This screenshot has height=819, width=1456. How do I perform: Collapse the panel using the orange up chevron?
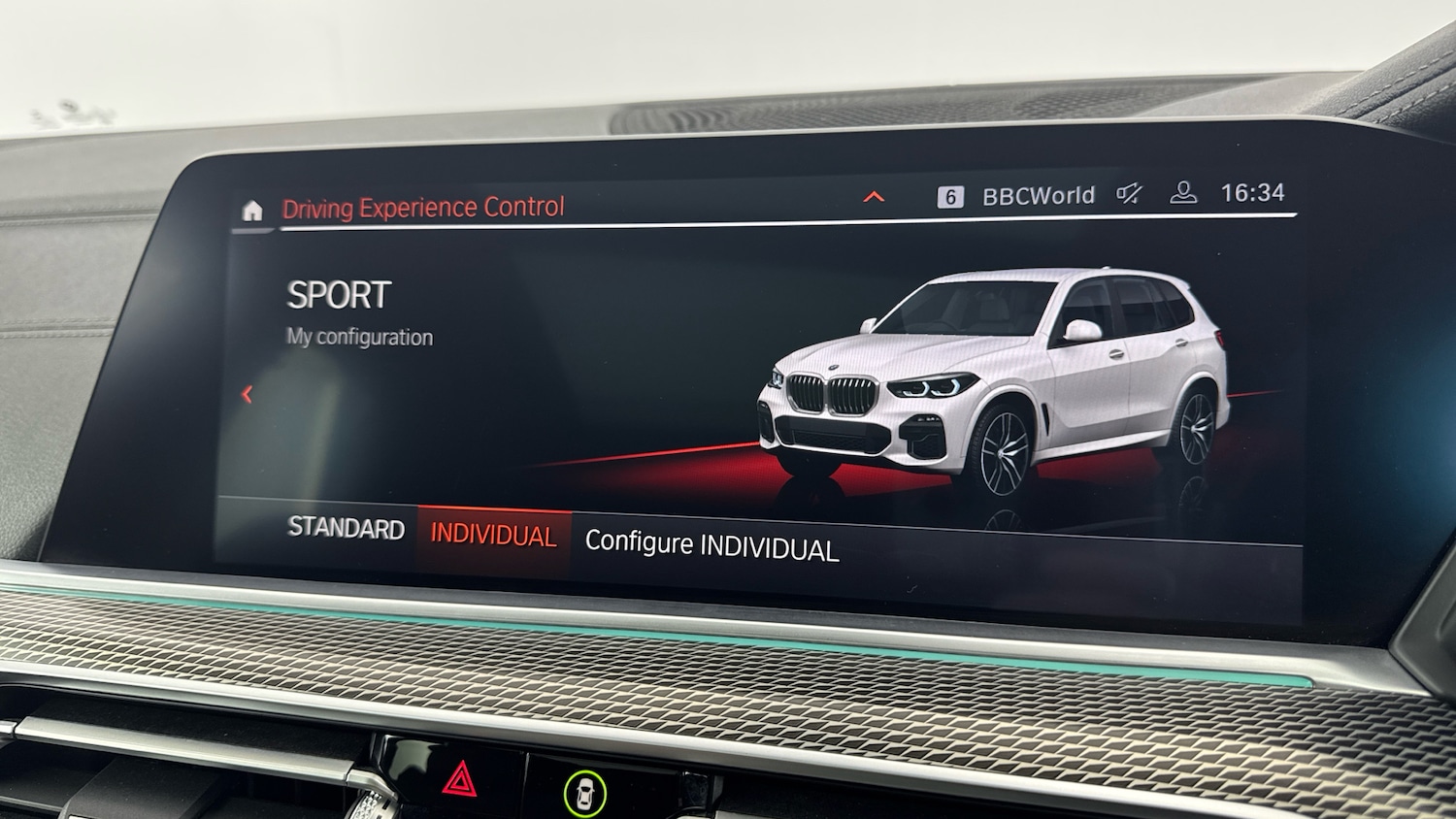[x=875, y=197]
